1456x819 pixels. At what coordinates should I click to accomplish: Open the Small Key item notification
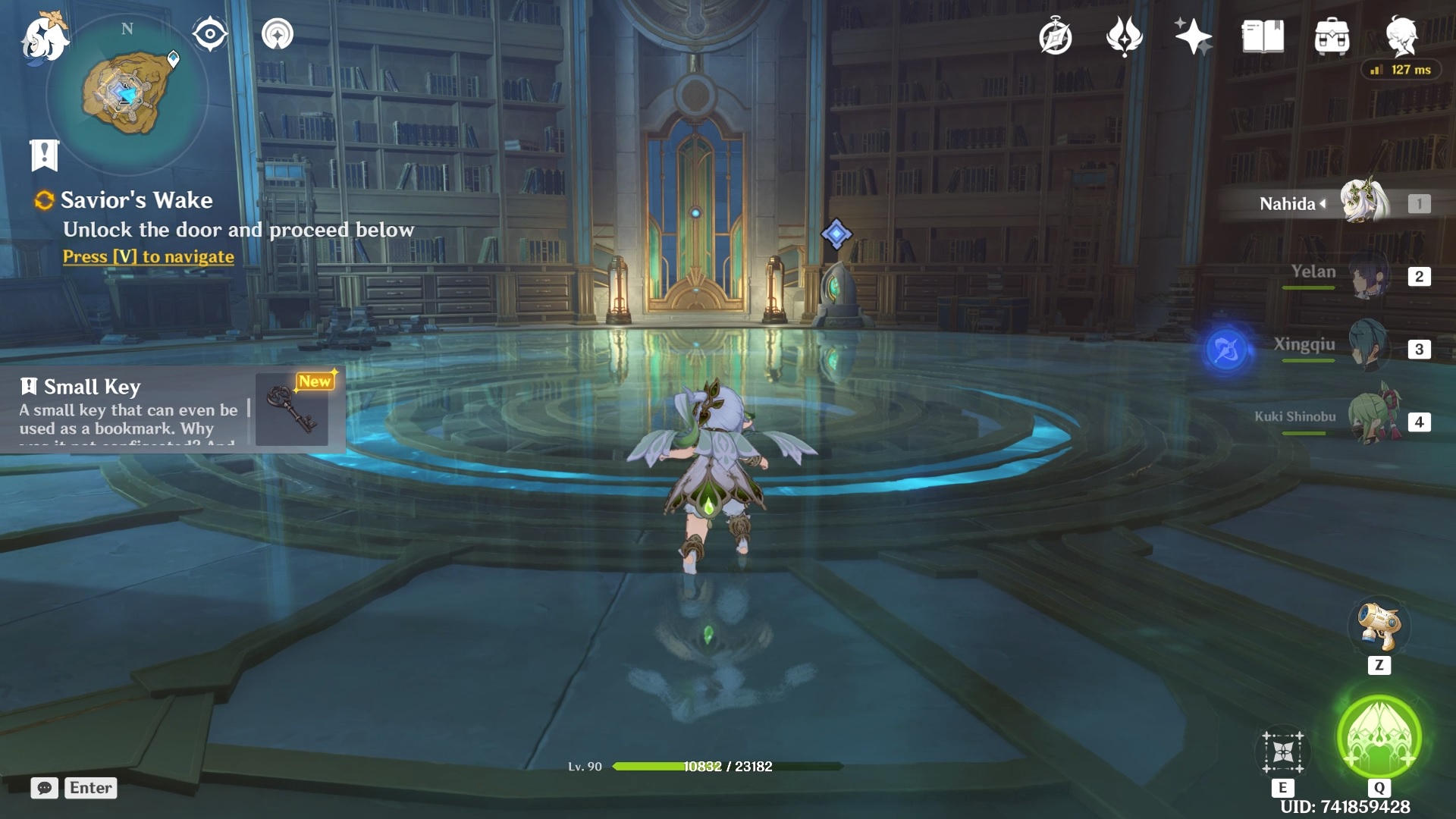pyautogui.click(x=173, y=409)
